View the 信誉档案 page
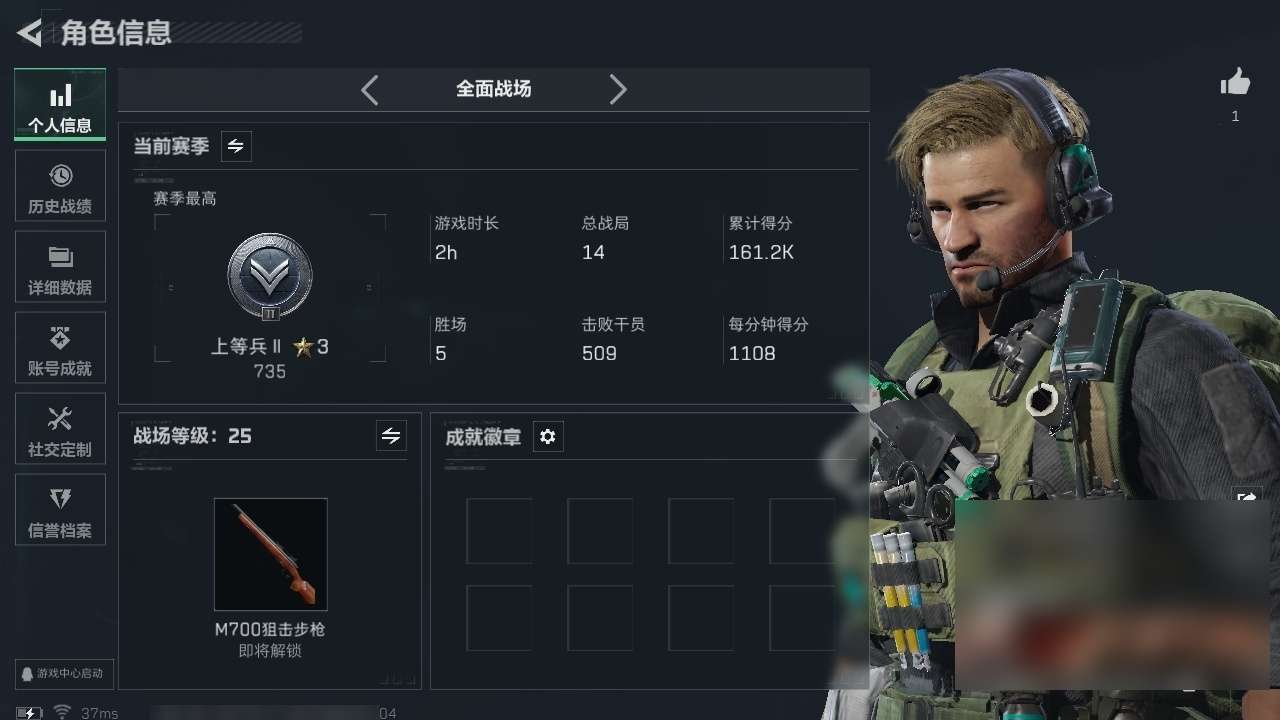 click(x=60, y=509)
